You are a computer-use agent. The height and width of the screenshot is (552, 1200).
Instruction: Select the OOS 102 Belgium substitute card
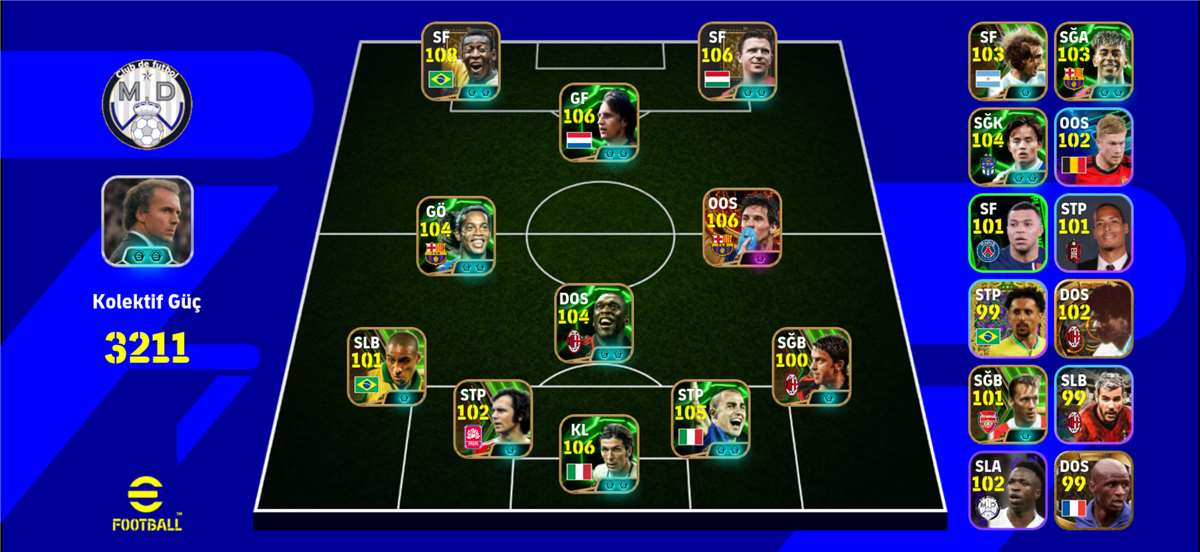pyautogui.click(x=1093, y=146)
